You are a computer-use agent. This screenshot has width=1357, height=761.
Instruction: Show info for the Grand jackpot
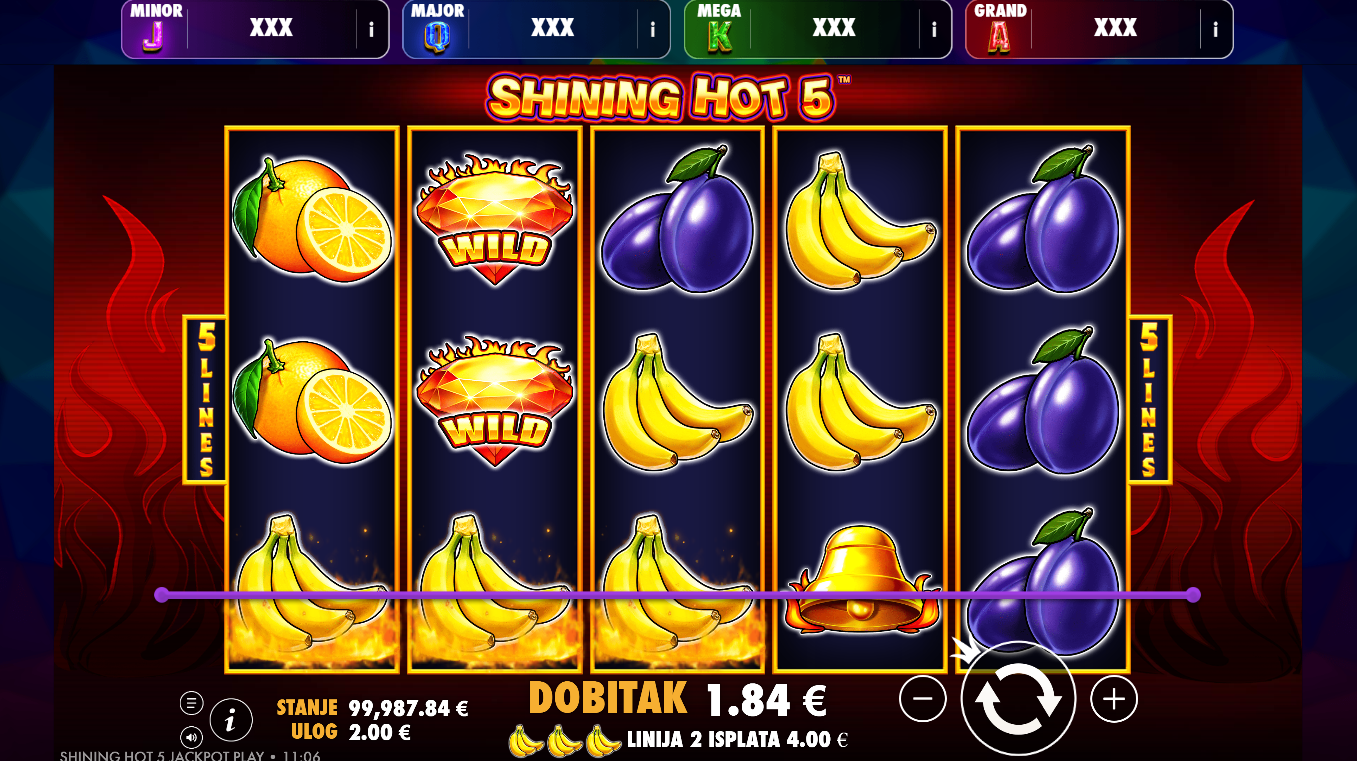click(x=1216, y=29)
